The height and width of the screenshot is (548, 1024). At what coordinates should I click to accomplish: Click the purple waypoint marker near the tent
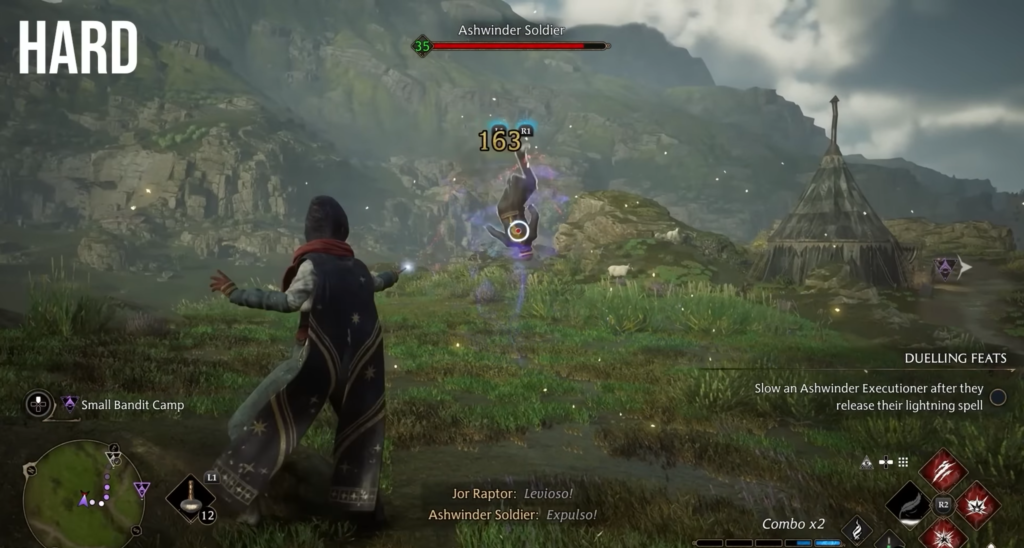click(x=944, y=267)
